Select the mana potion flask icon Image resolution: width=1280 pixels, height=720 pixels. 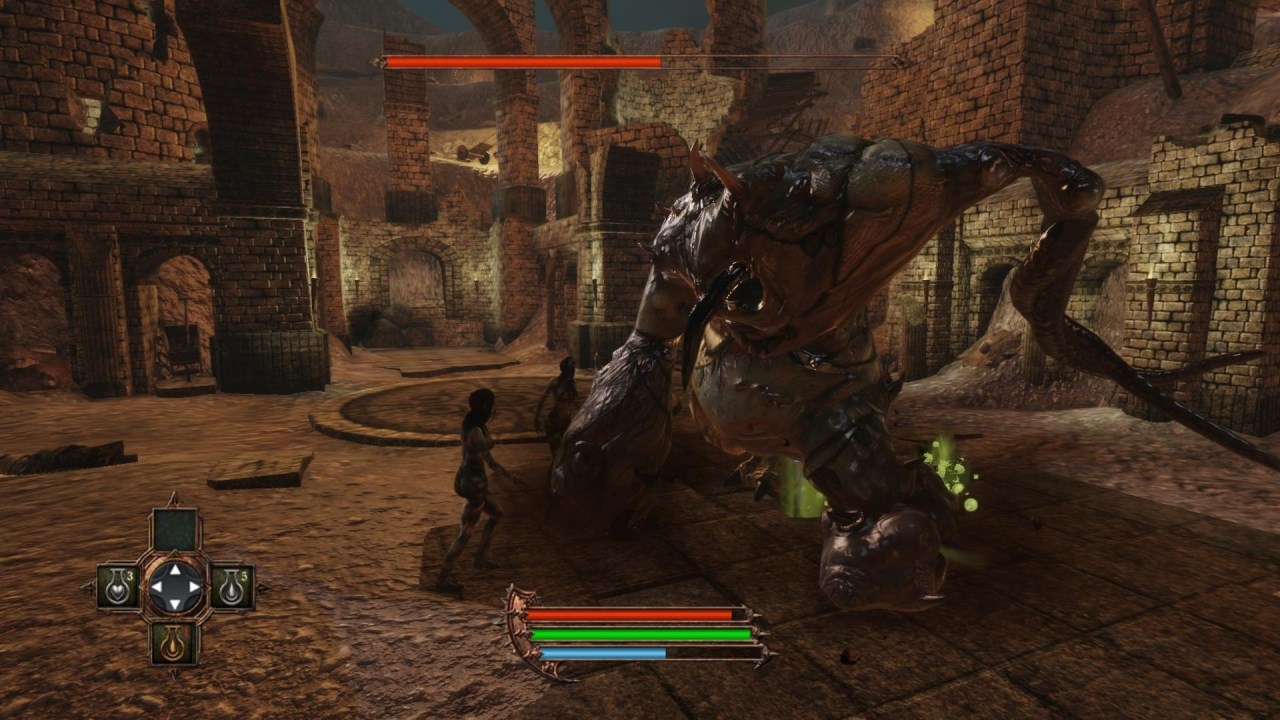point(231,587)
